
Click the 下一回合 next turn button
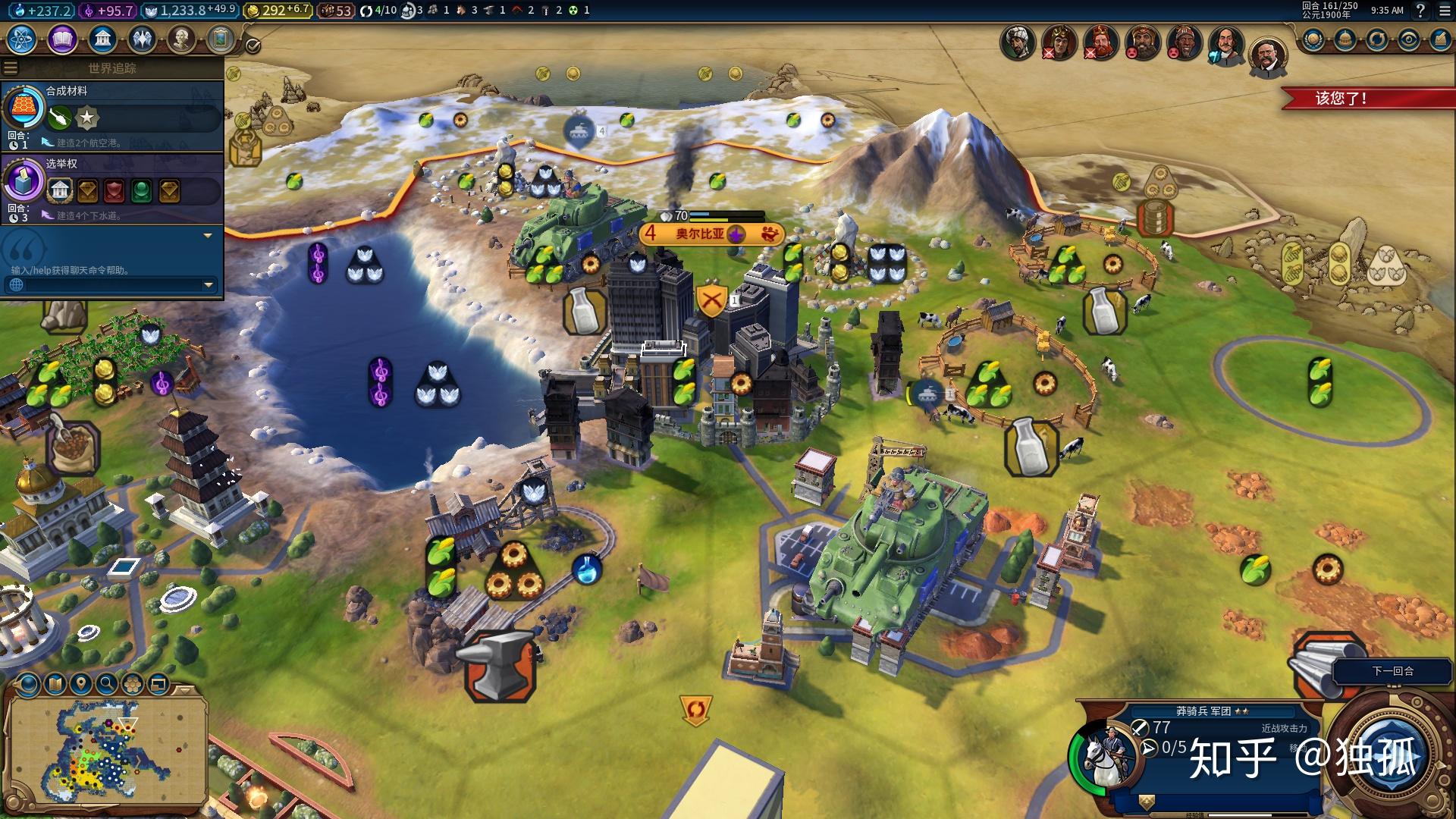click(1392, 671)
